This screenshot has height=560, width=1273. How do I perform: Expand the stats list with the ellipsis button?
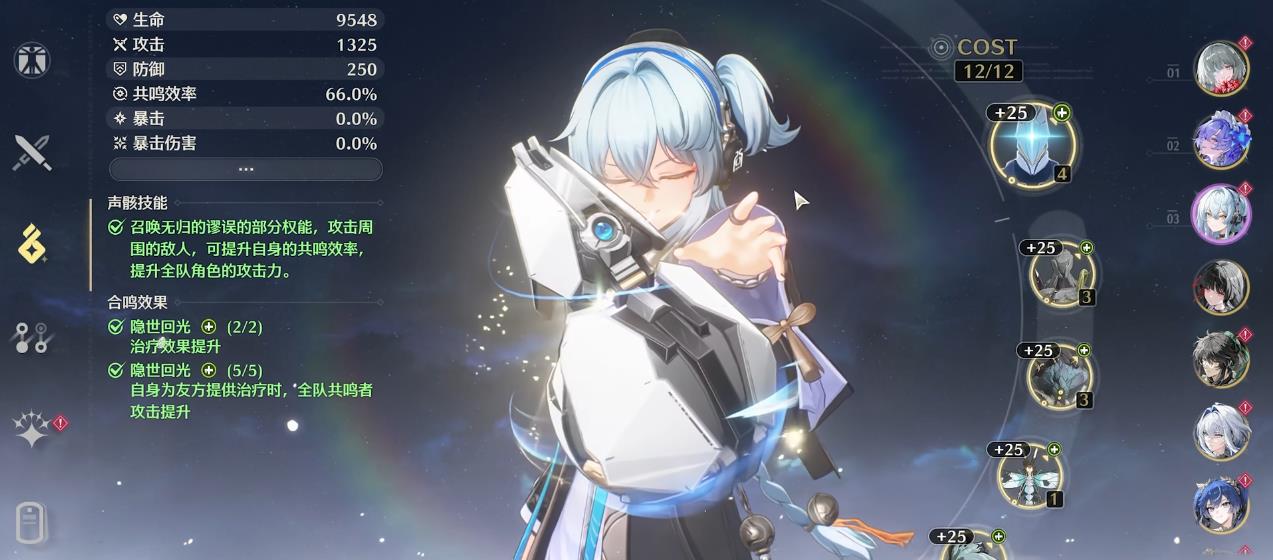pyautogui.click(x=245, y=169)
